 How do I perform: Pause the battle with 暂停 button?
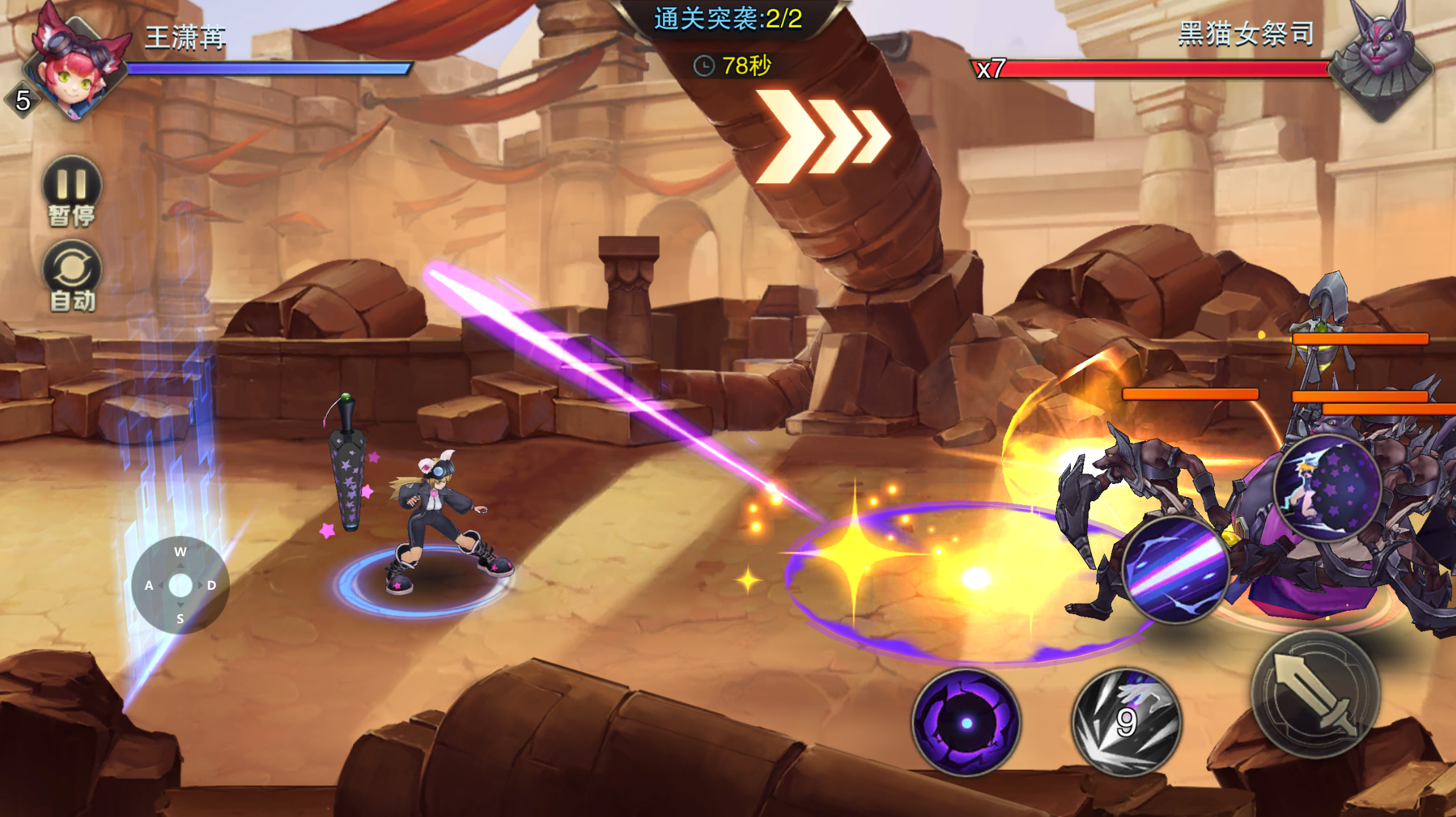click(72, 190)
